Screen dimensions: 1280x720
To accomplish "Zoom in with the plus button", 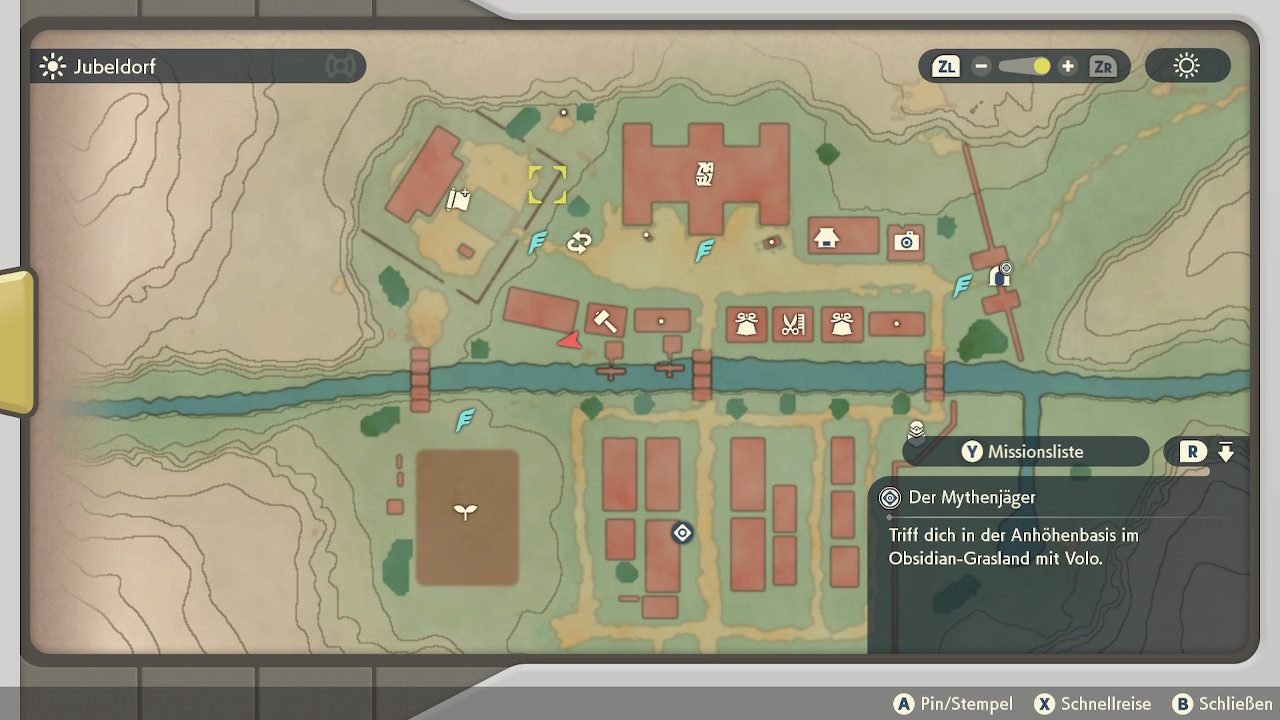I will click(1068, 67).
